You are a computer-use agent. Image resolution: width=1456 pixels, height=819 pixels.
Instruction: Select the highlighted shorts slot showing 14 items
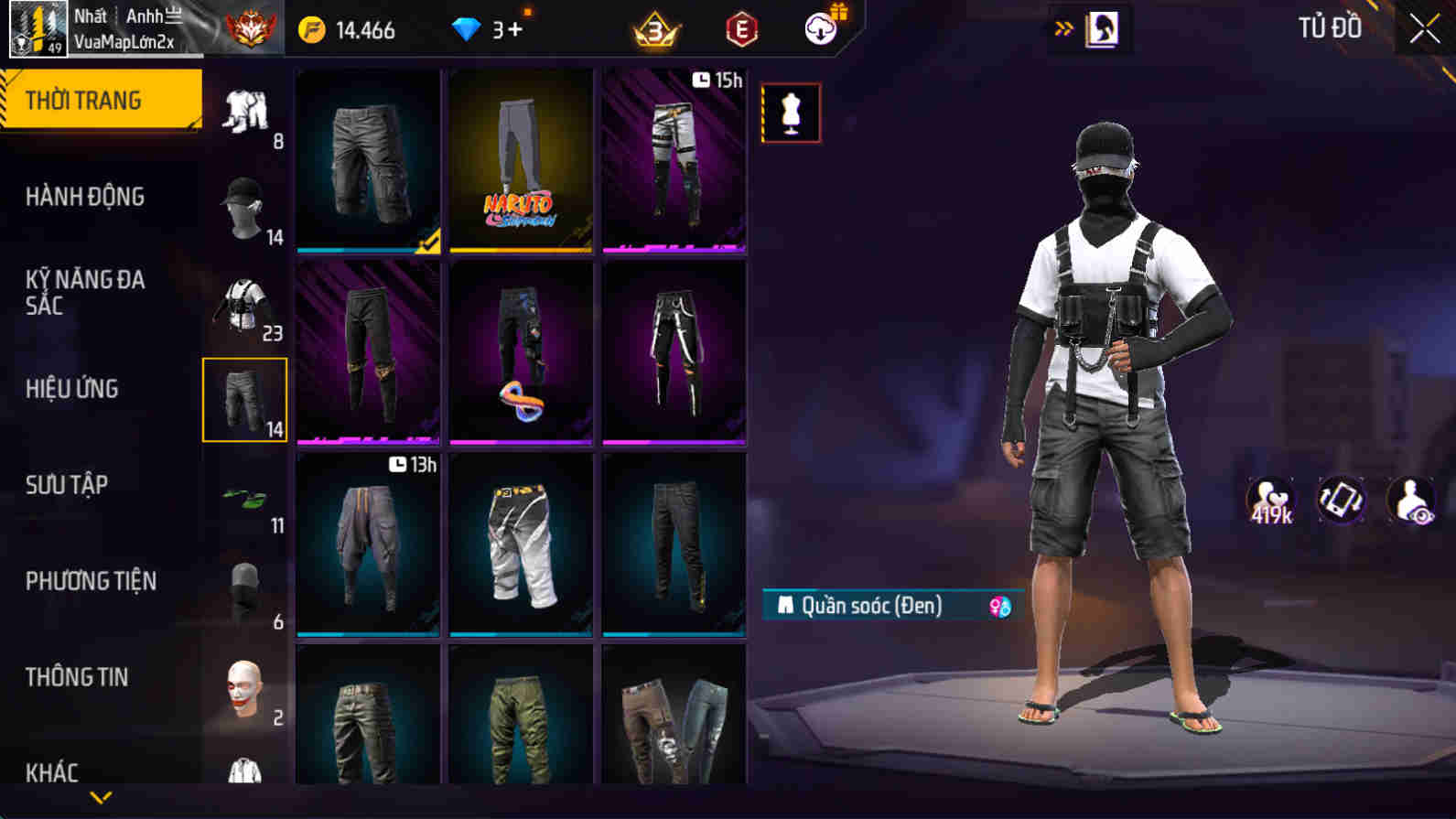coord(244,400)
